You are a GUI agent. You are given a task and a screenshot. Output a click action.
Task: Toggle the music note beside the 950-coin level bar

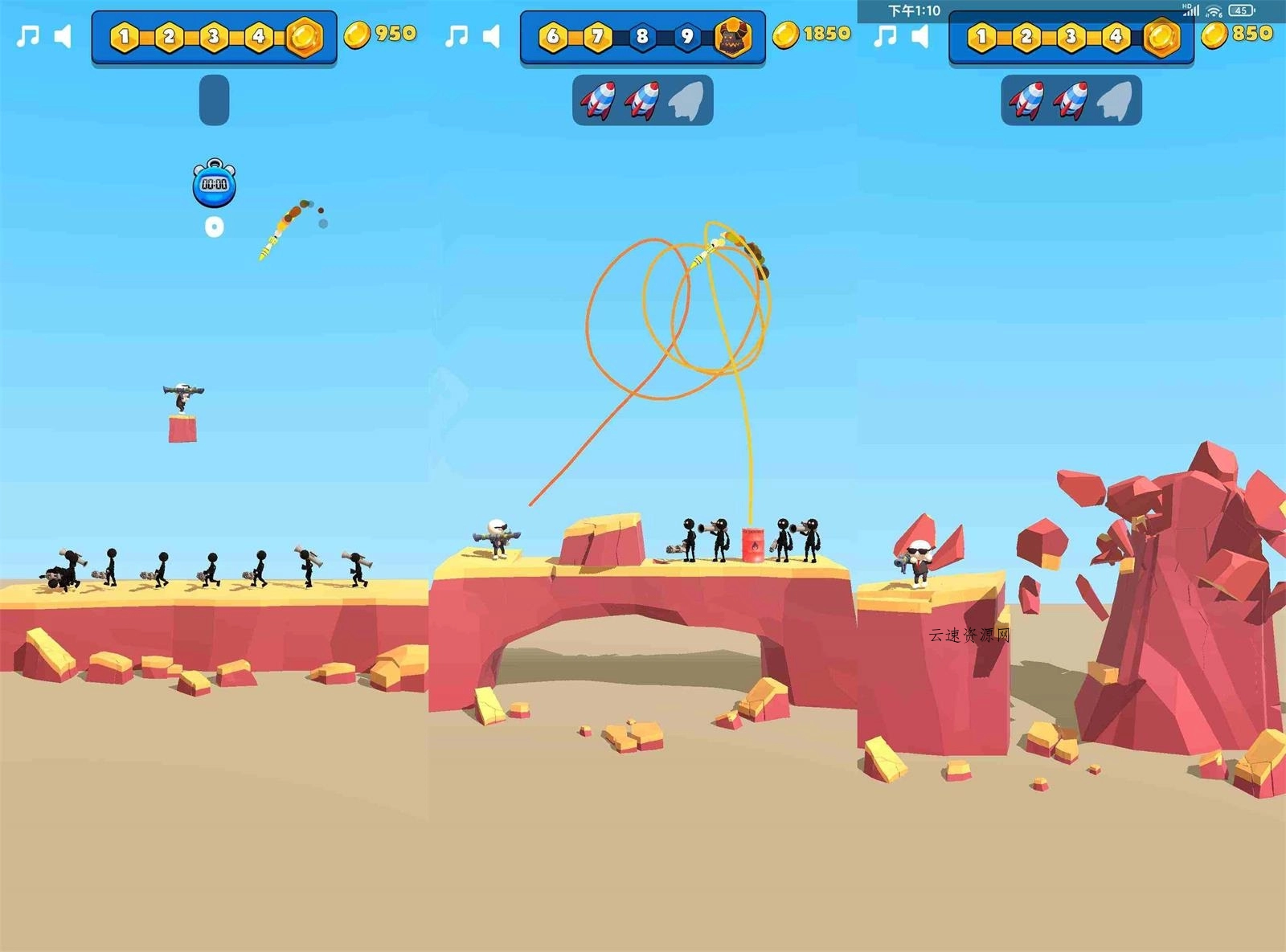coord(29,36)
